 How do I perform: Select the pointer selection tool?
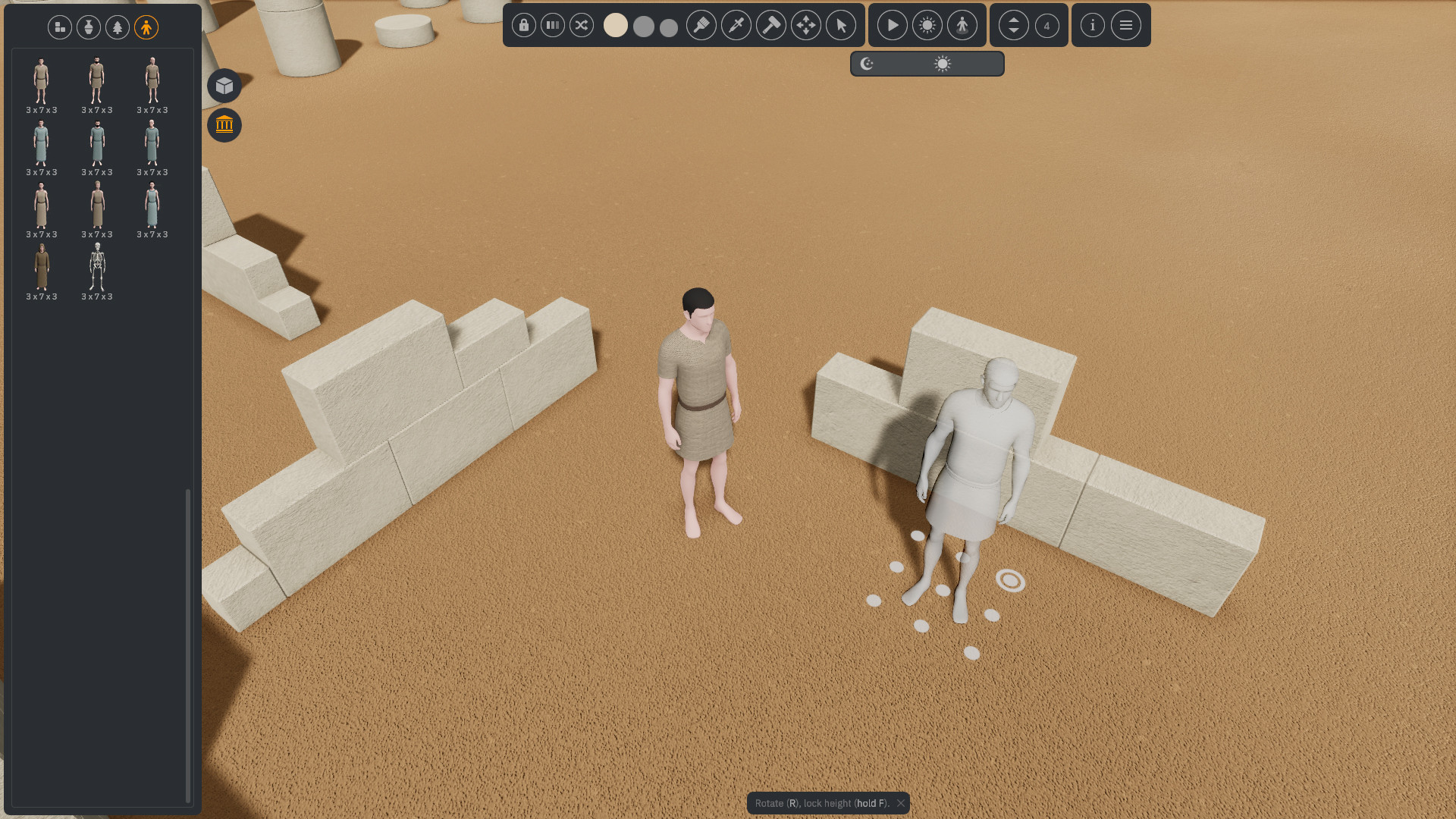point(840,25)
